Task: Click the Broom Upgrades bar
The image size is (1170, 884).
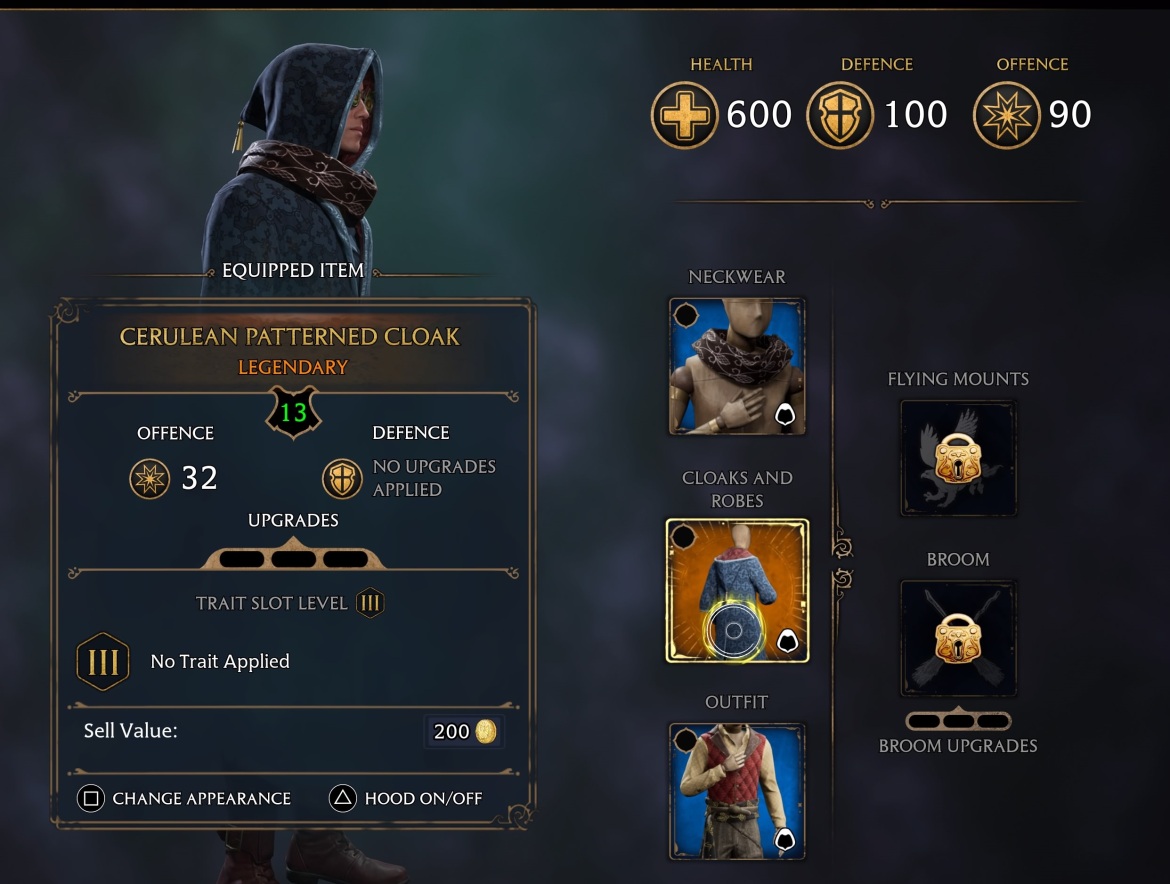Action: point(958,721)
